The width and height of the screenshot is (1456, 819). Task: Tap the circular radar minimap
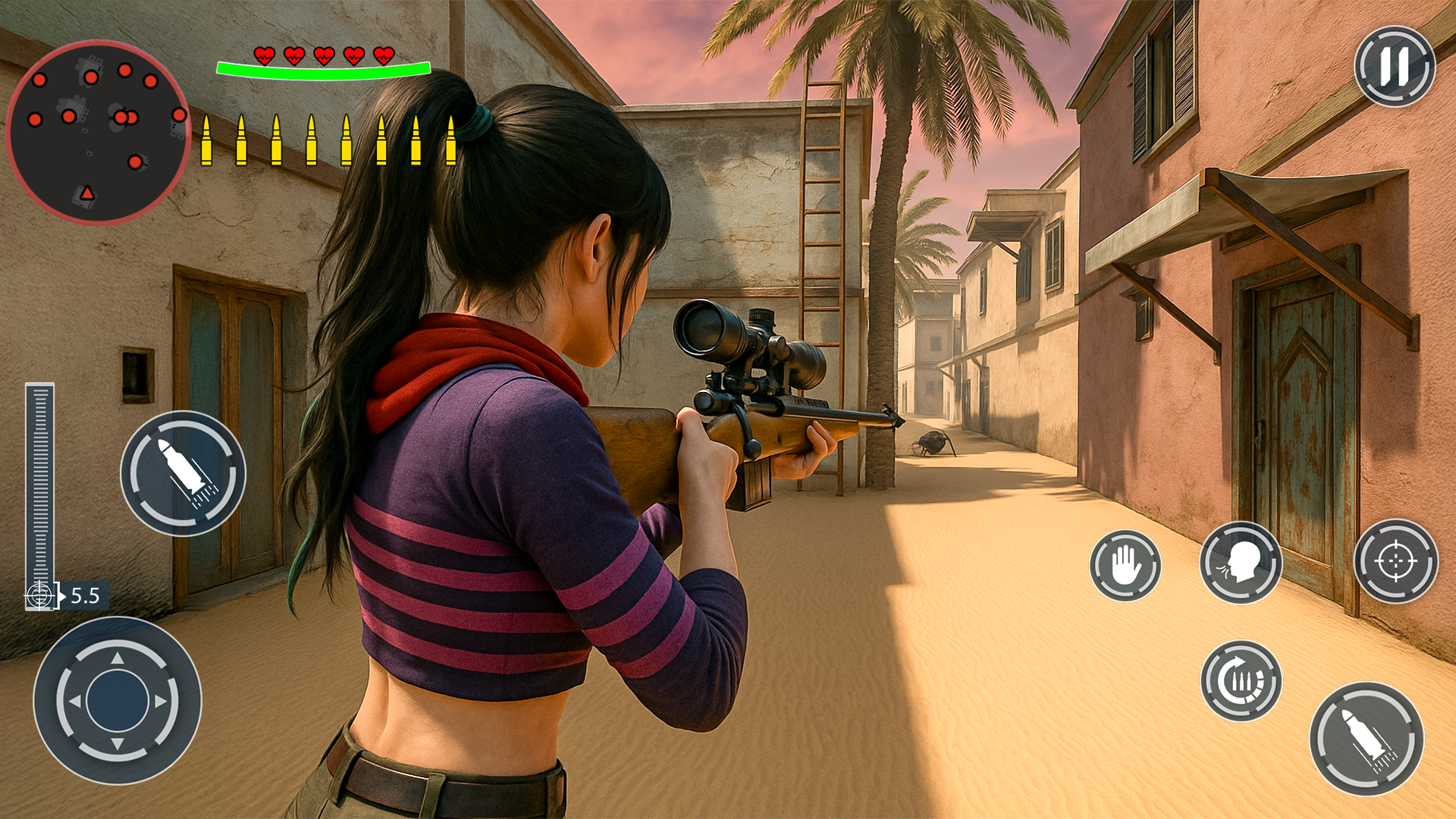click(x=98, y=133)
